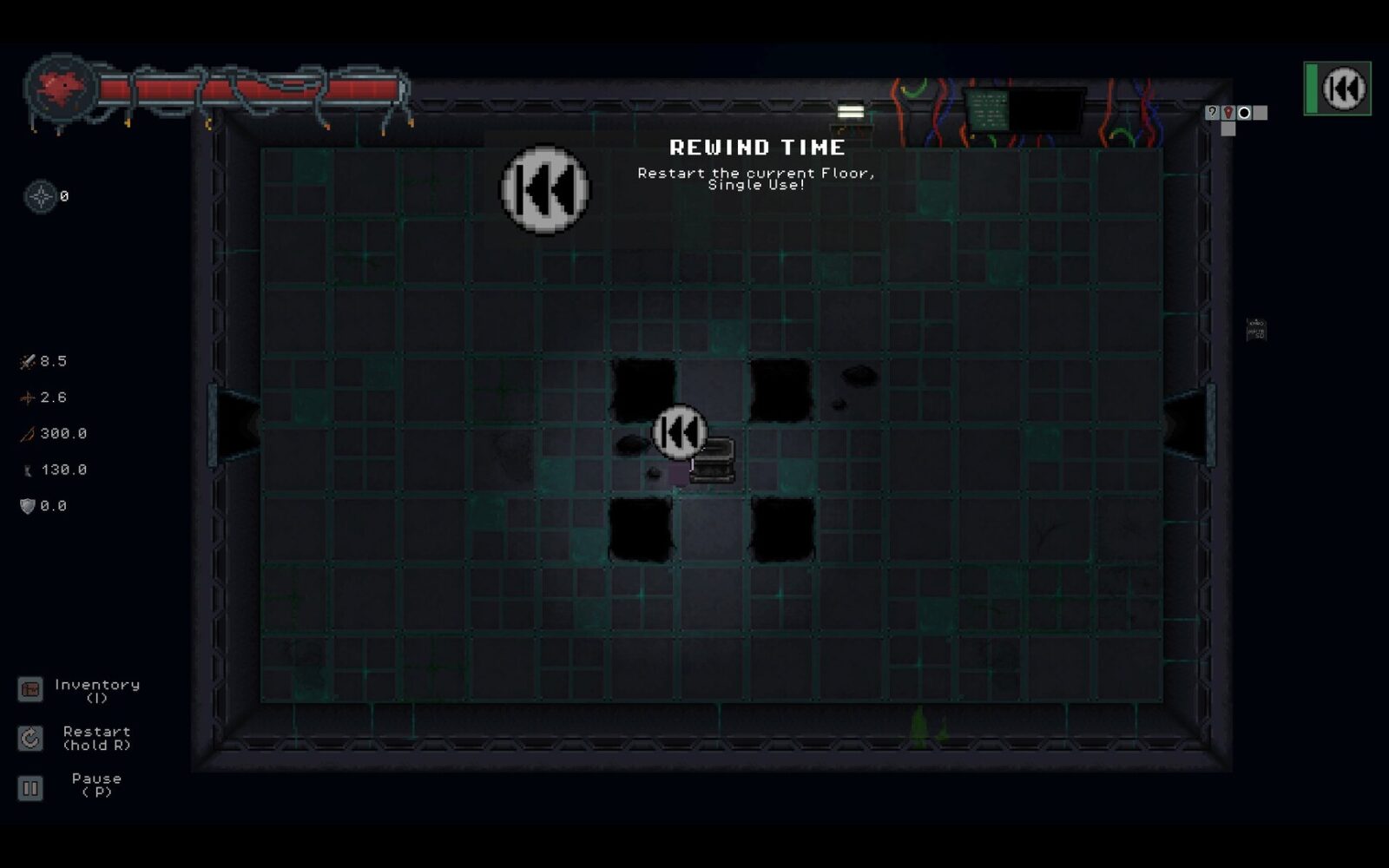
Task: Click the range stat icon
Action: point(26,433)
